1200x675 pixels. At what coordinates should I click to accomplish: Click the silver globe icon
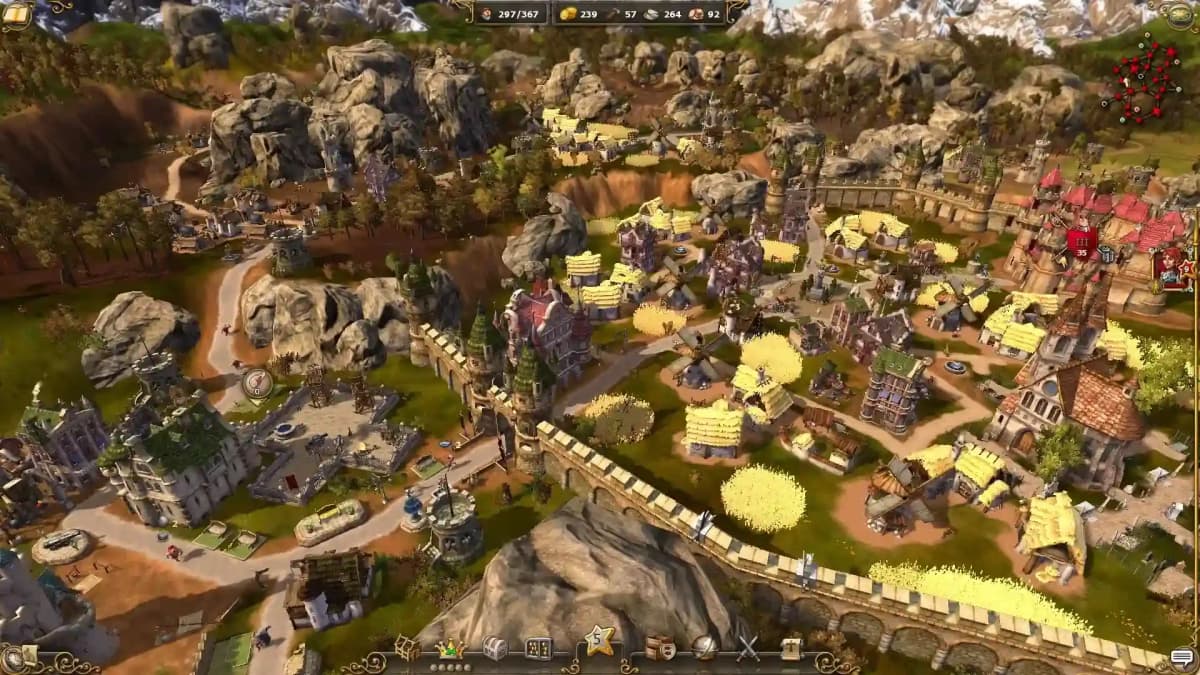point(704,648)
